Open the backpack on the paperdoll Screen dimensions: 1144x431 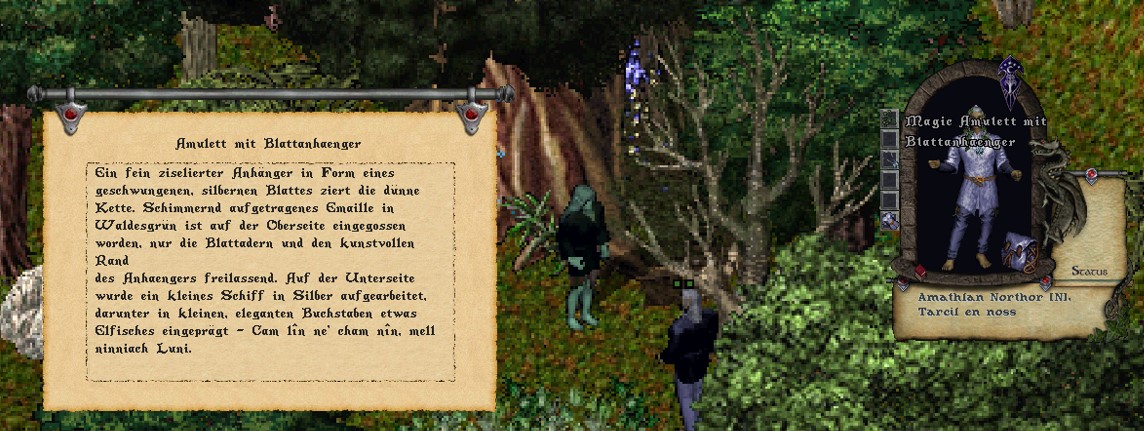tap(1019, 250)
